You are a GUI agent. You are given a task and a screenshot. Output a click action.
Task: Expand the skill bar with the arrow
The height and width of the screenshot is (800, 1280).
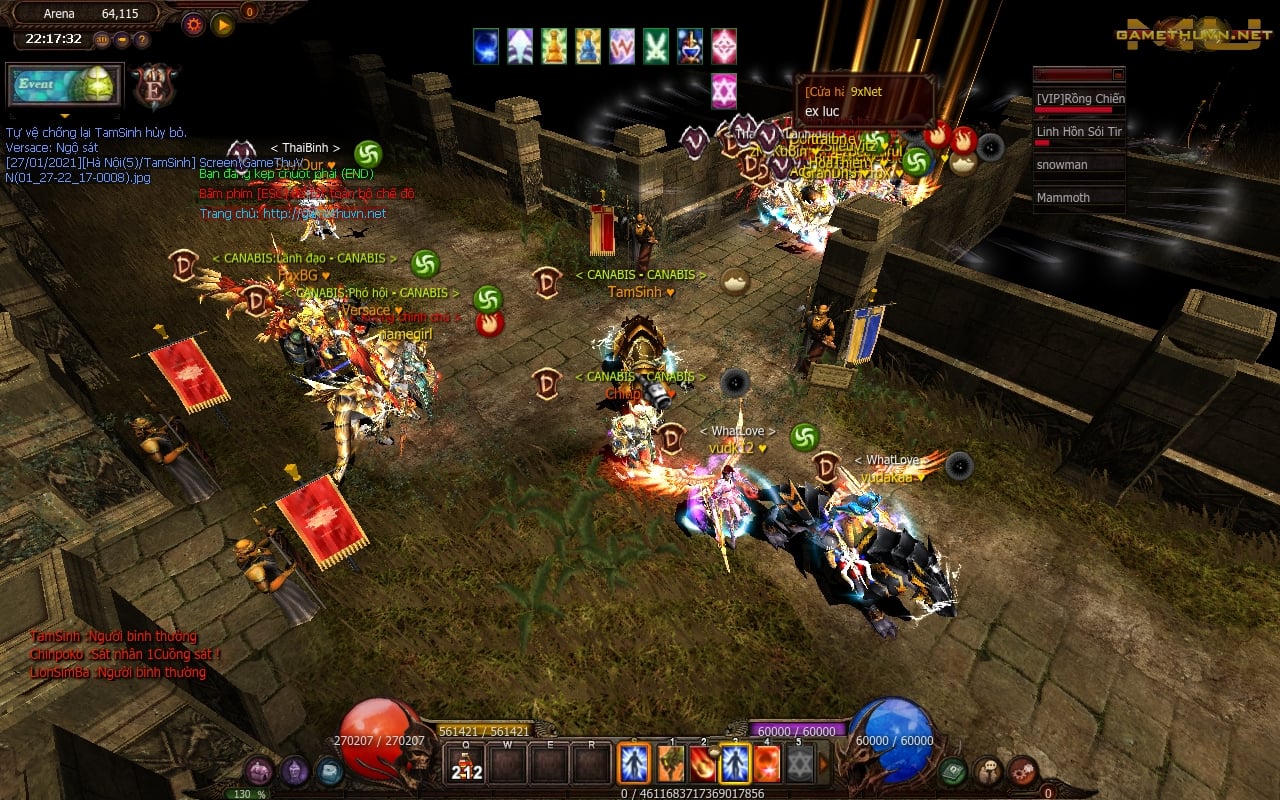click(x=824, y=764)
